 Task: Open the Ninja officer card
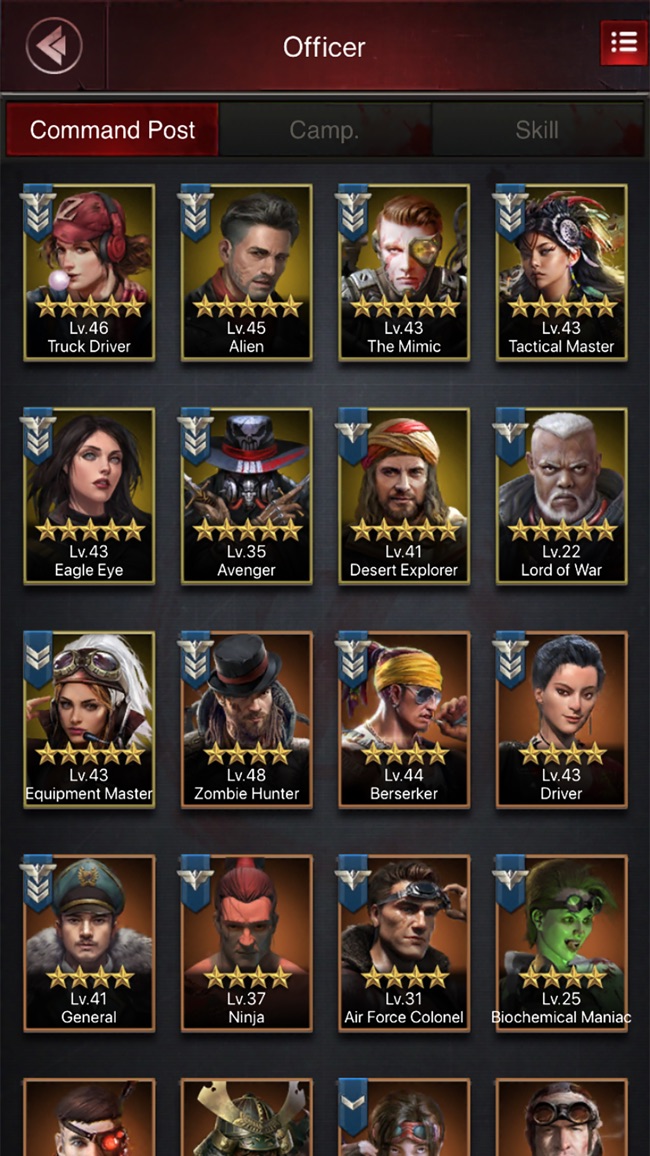246,943
